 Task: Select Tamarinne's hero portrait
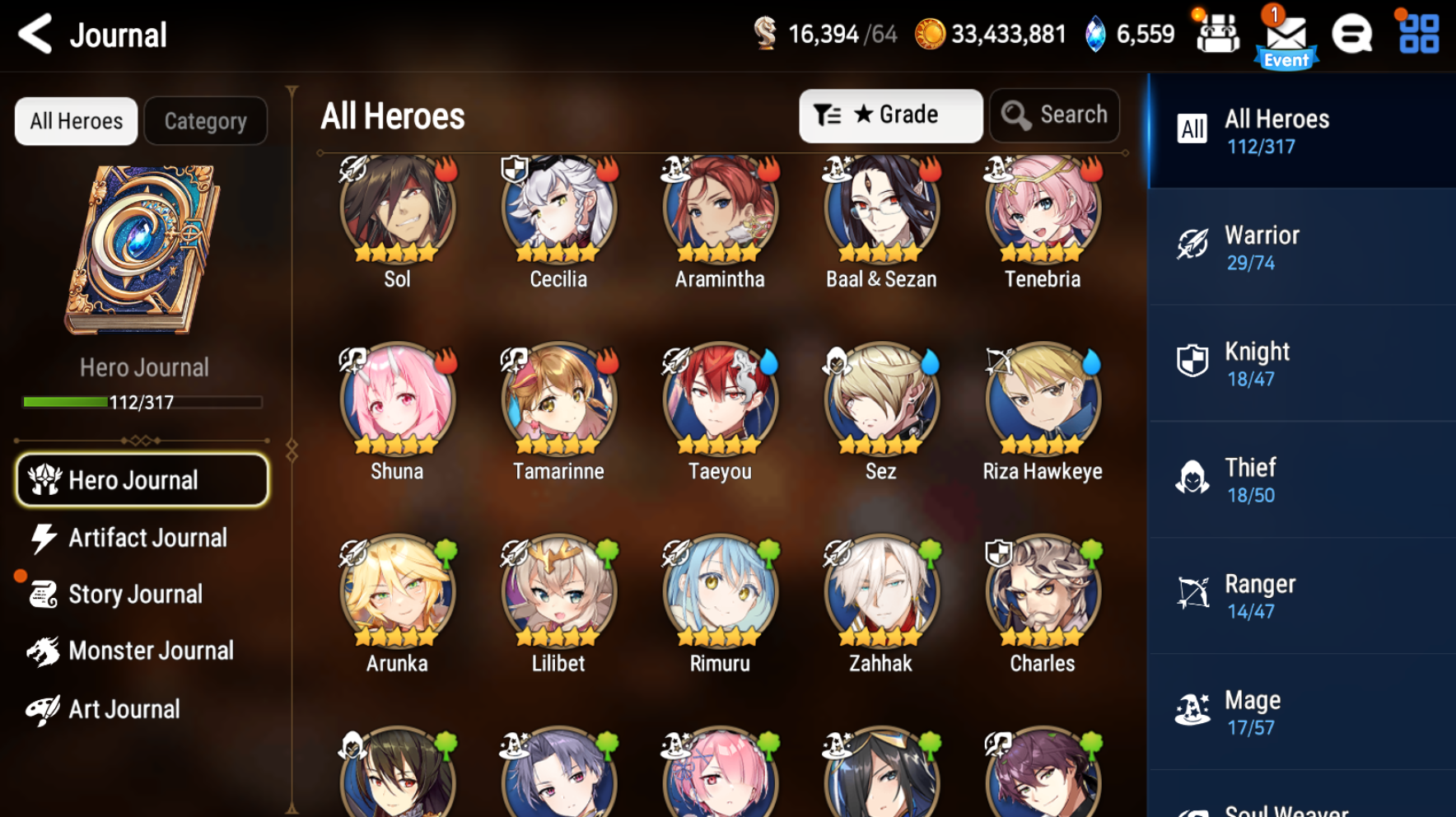(558, 401)
